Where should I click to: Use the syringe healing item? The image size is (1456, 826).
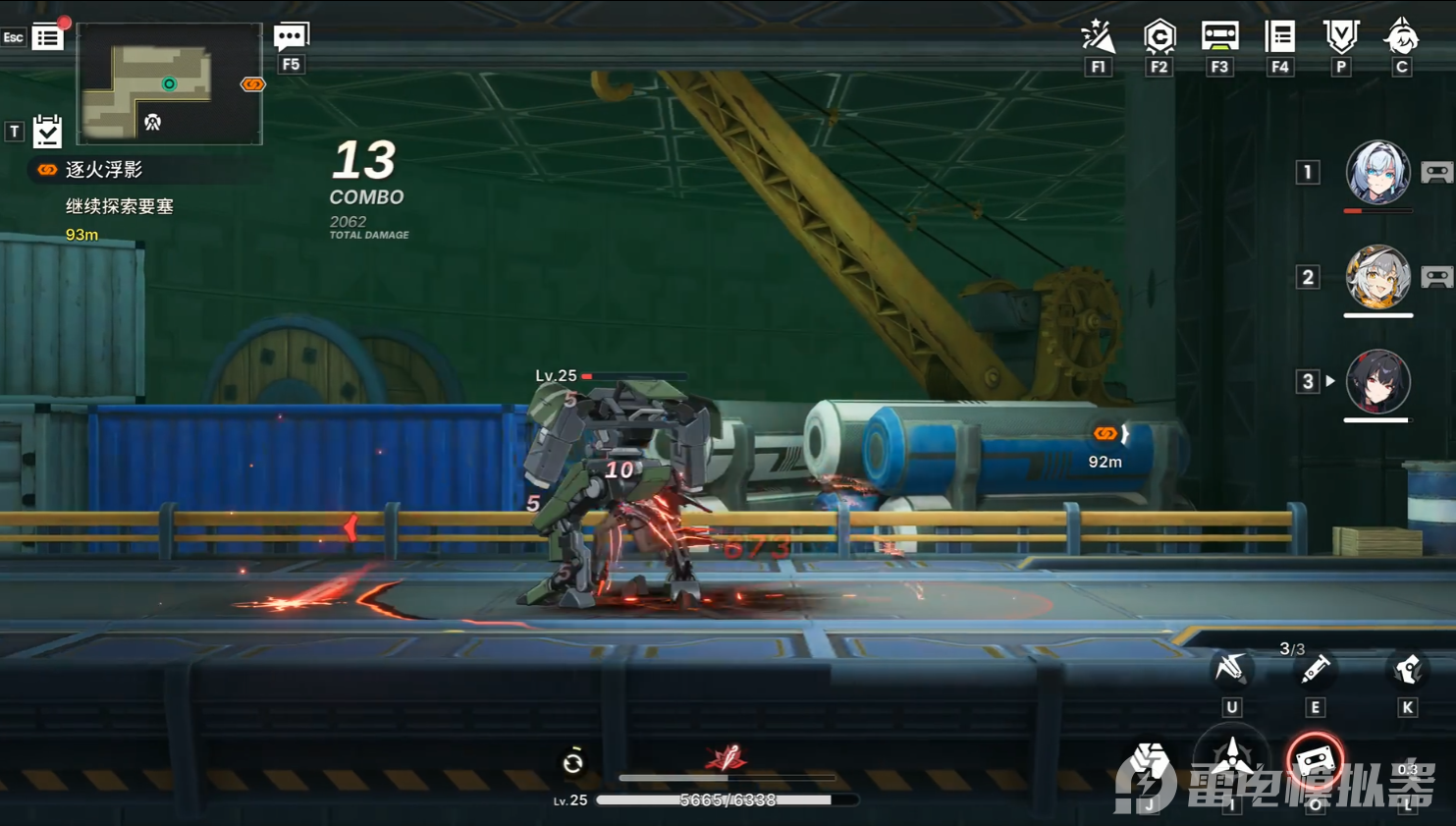(1315, 670)
